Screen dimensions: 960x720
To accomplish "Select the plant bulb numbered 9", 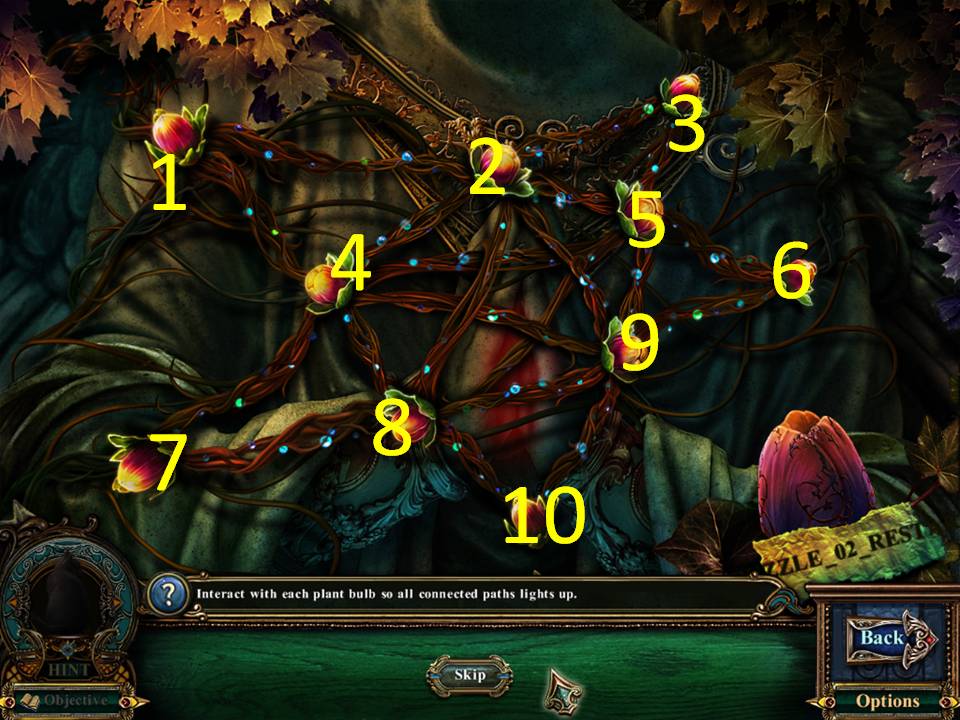I will tap(623, 345).
